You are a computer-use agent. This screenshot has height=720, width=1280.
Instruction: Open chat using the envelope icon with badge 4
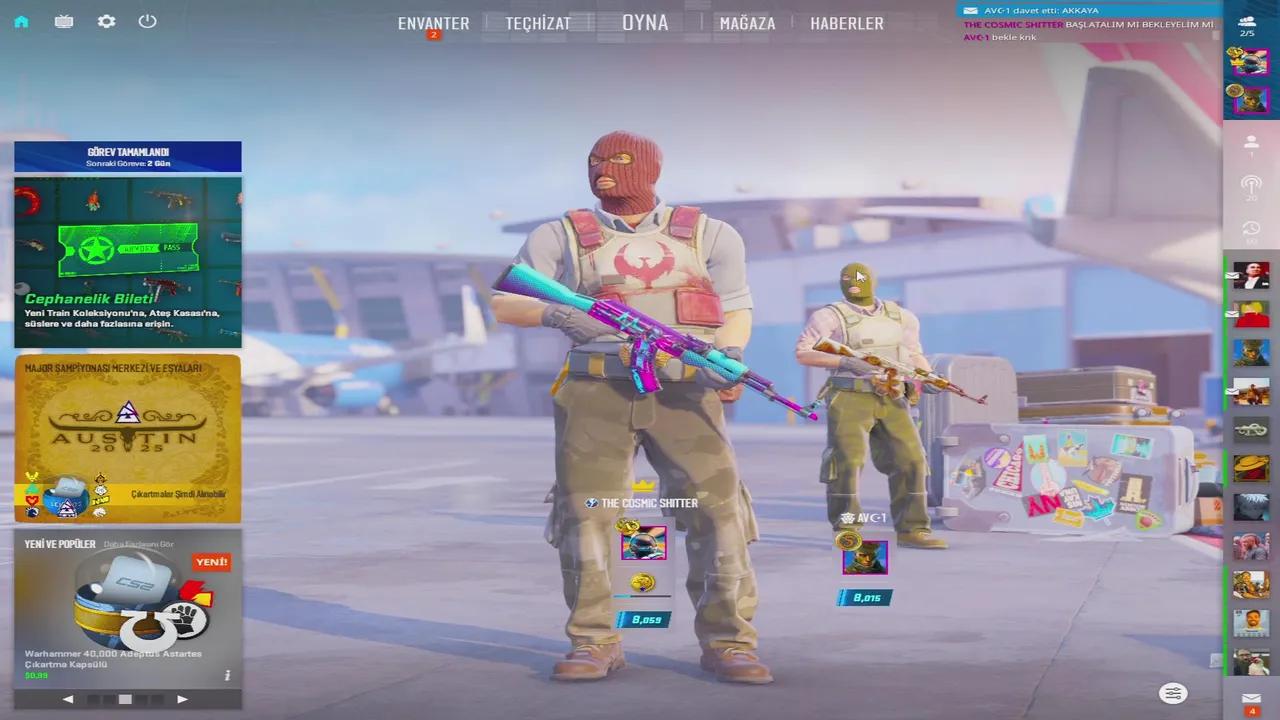click(1251, 700)
